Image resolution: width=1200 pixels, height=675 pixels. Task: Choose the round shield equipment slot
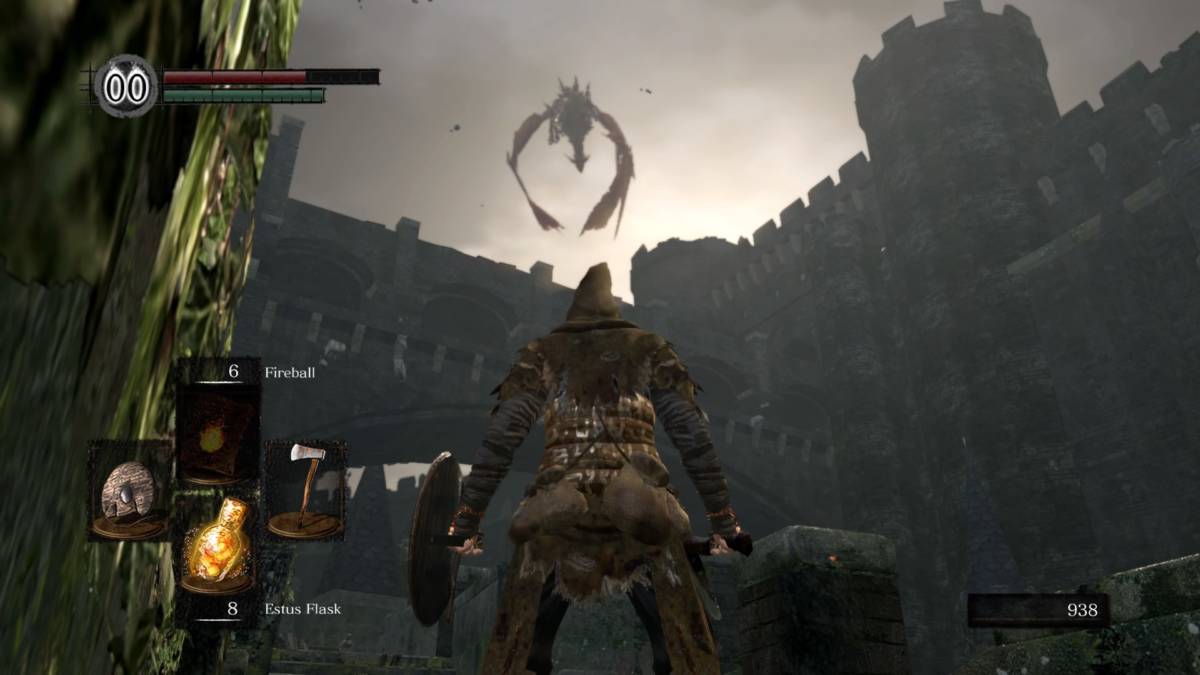(x=129, y=491)
